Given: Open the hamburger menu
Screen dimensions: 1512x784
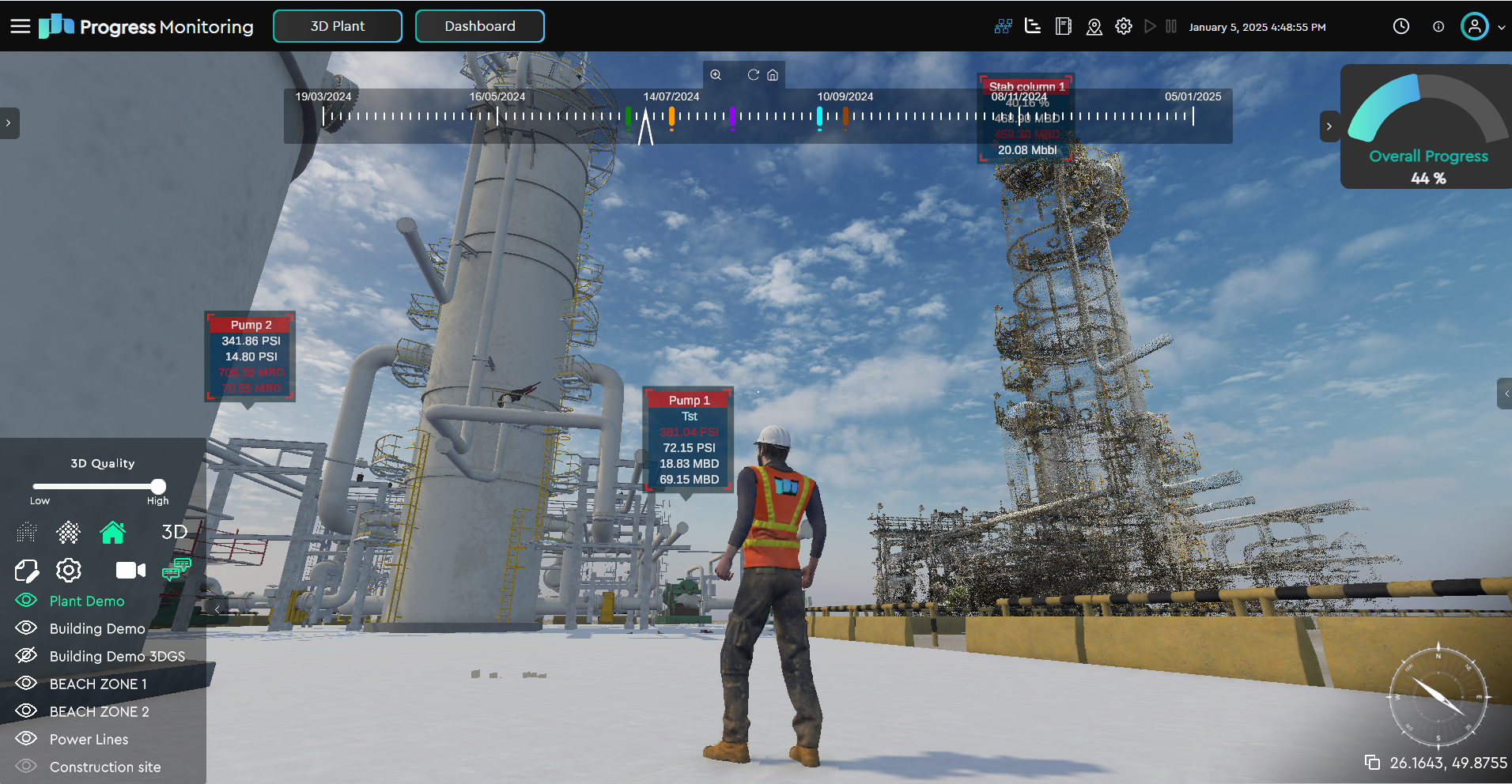Looking at the screenshot, I should [20, 26].
